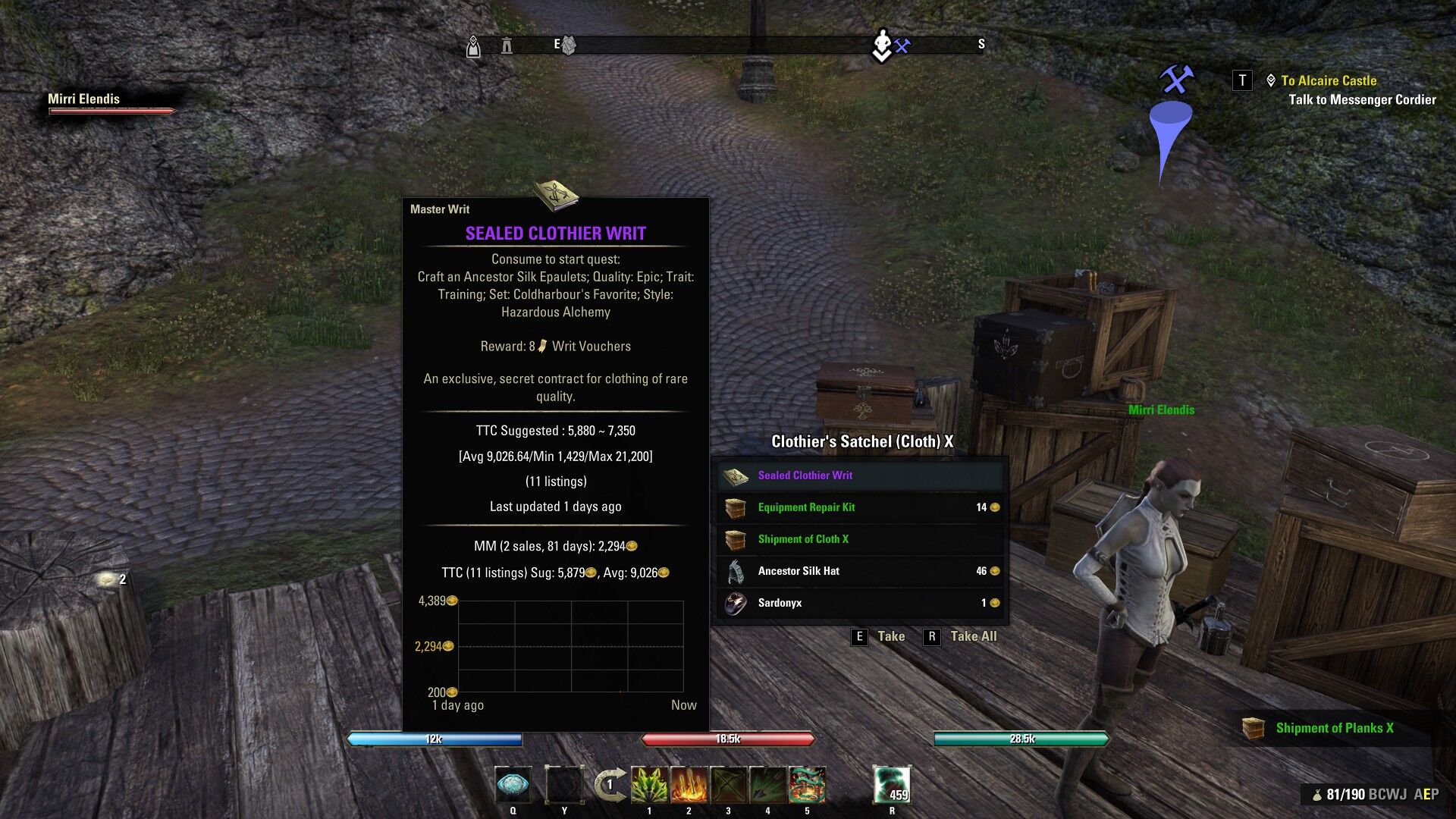The height and width of the screenshot is (819, 1456).
Task: Activate the ultimate ability showing 459
Action: tap(892, 785)
